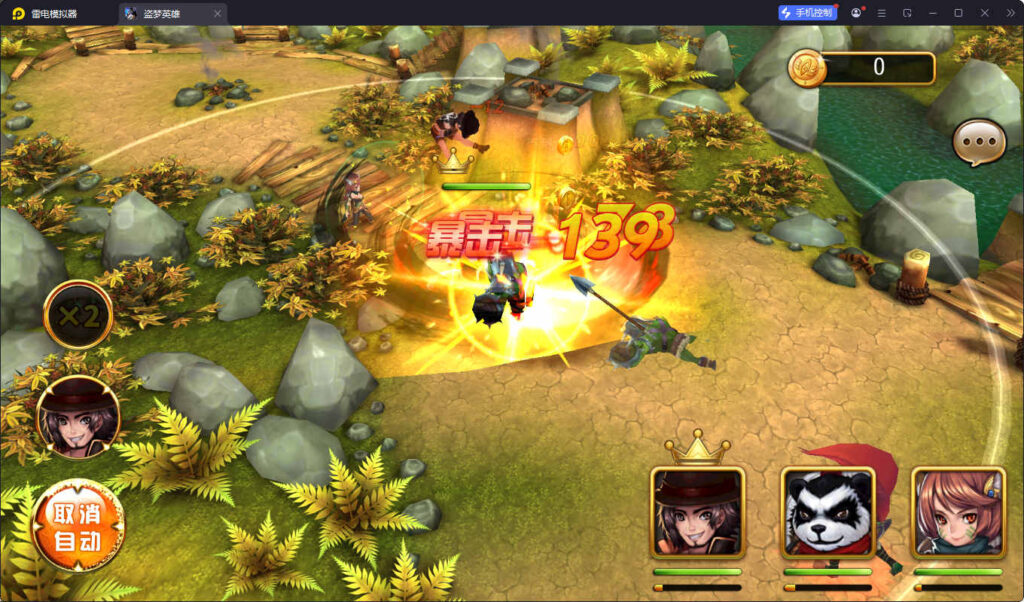Open the chat speech bubble
Image resolution: width=1024 pixels, height=602 pixels.
tap(978, 144)
